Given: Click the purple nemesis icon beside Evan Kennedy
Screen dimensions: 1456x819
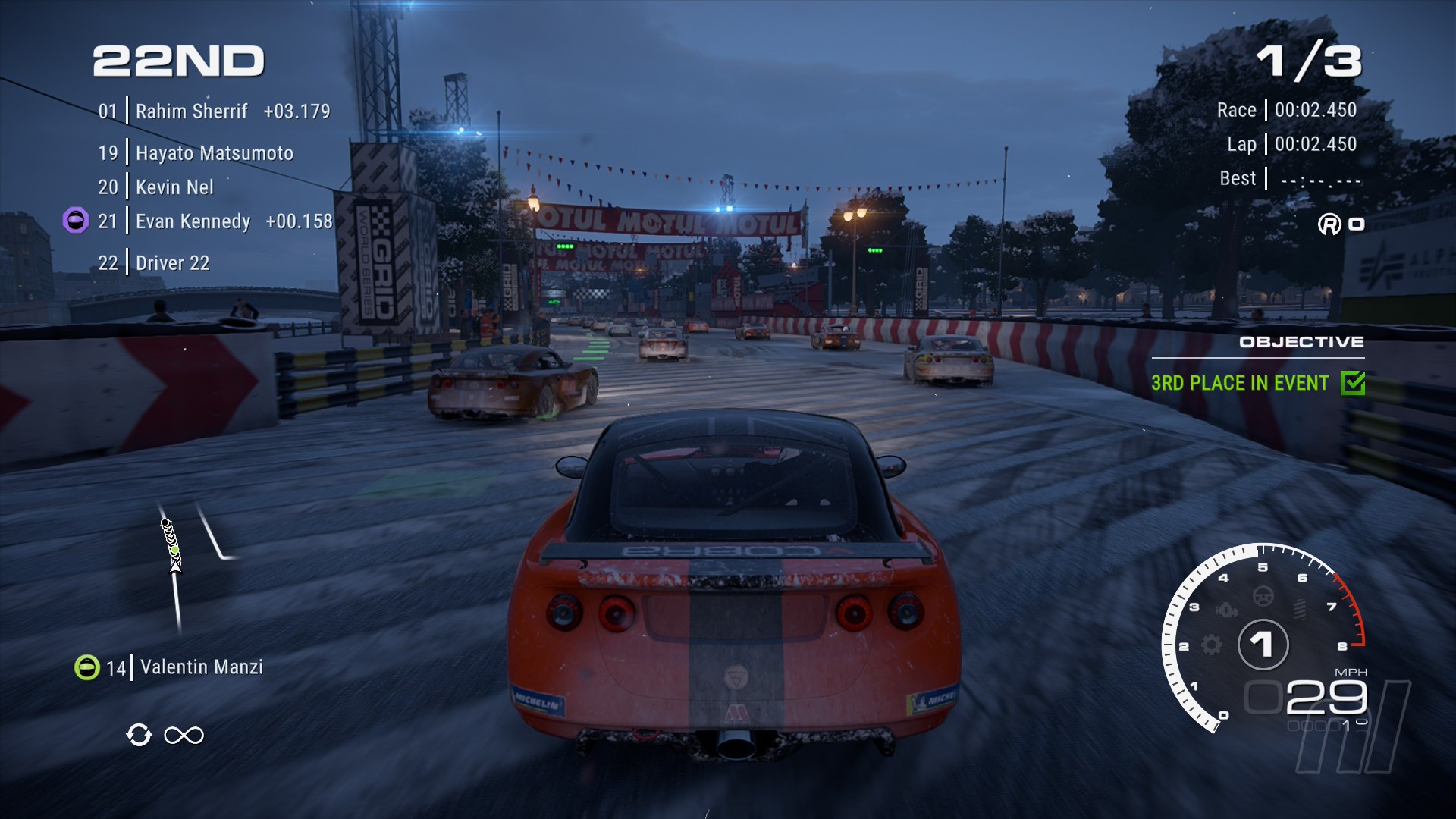Looking at the screenshot, I should [x=75, y=221].
